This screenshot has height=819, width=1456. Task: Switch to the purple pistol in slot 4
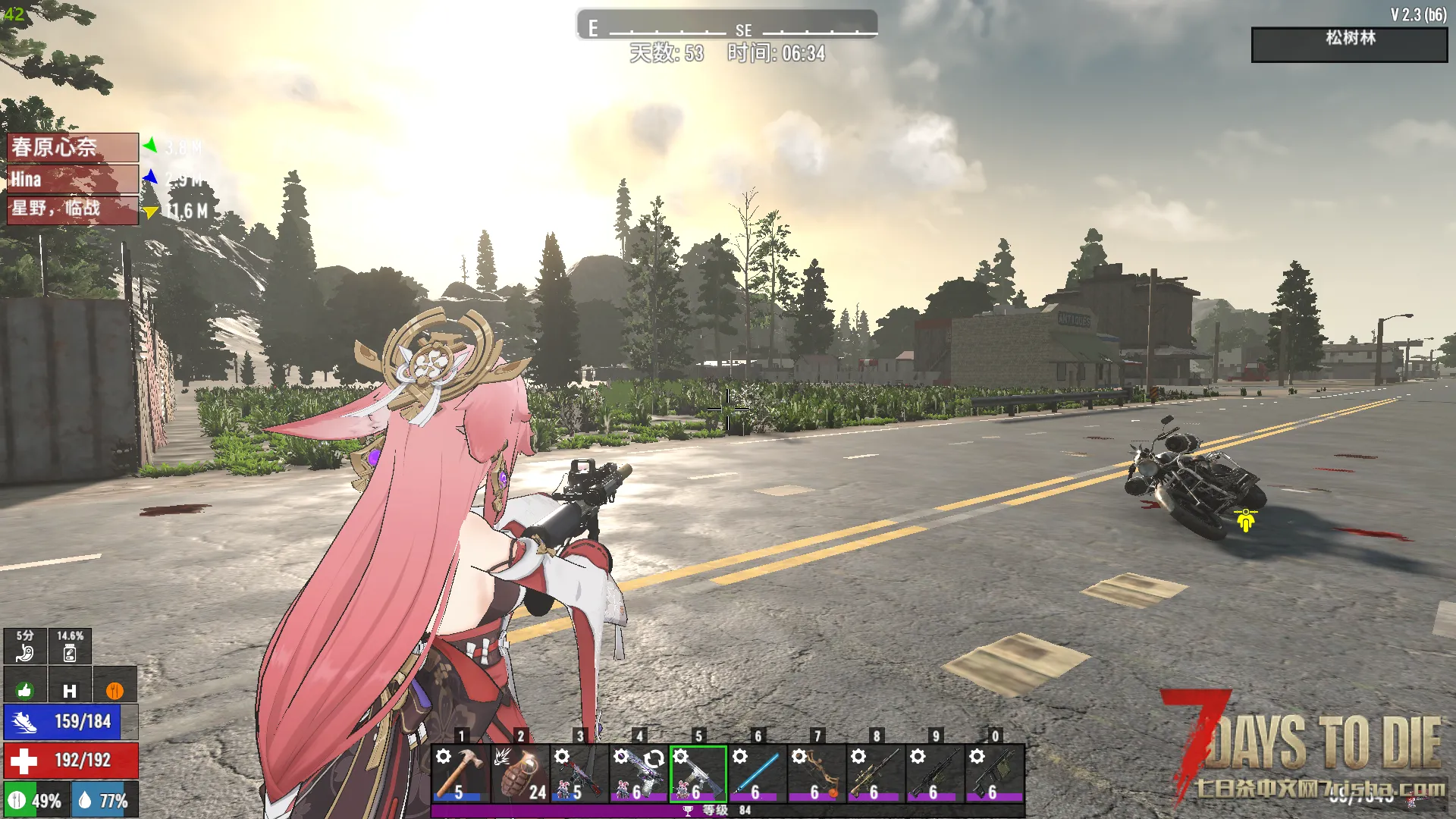click(x=639, y=773)
